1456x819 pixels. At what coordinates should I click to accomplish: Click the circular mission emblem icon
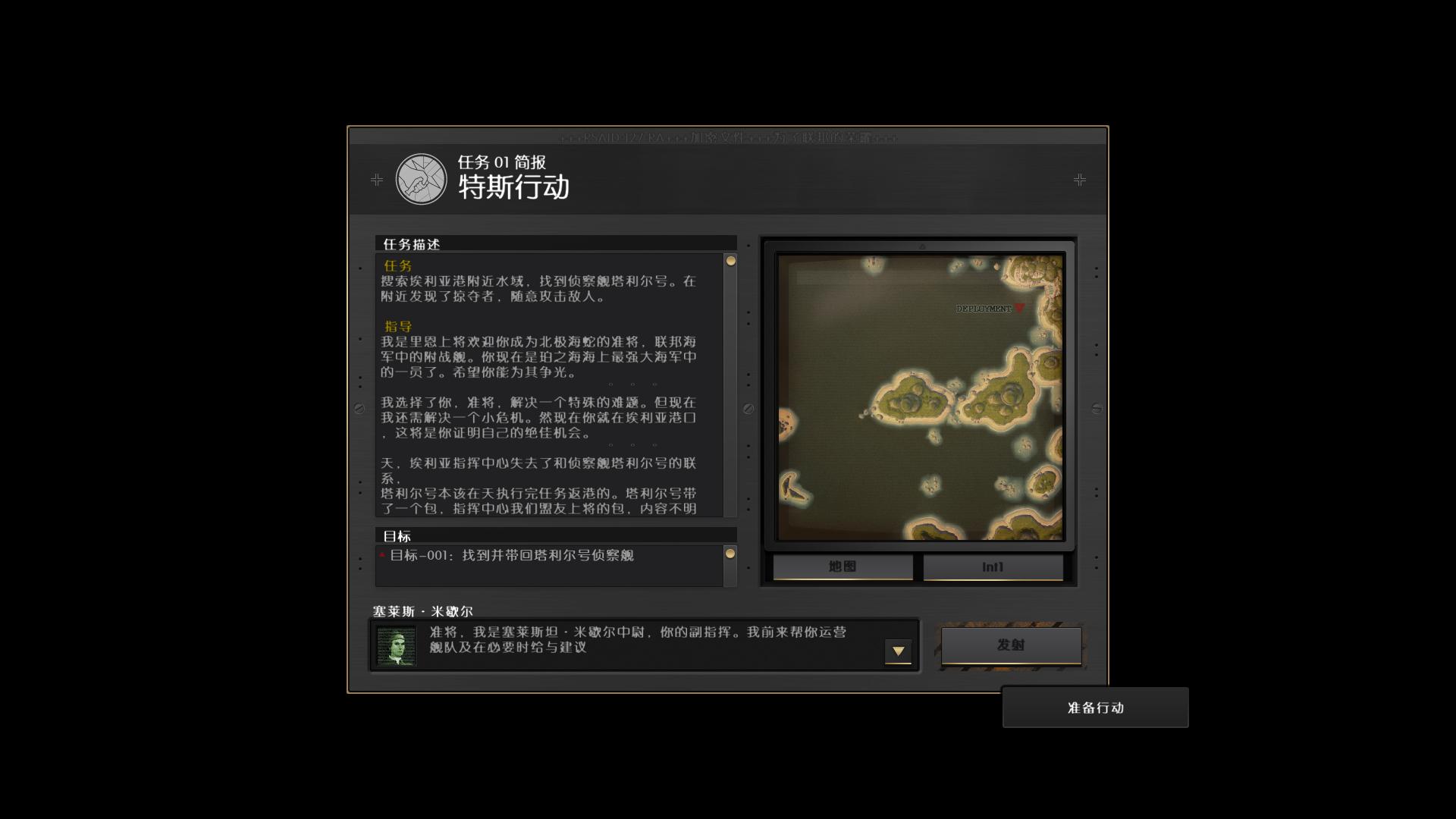[x=422, y=180]
